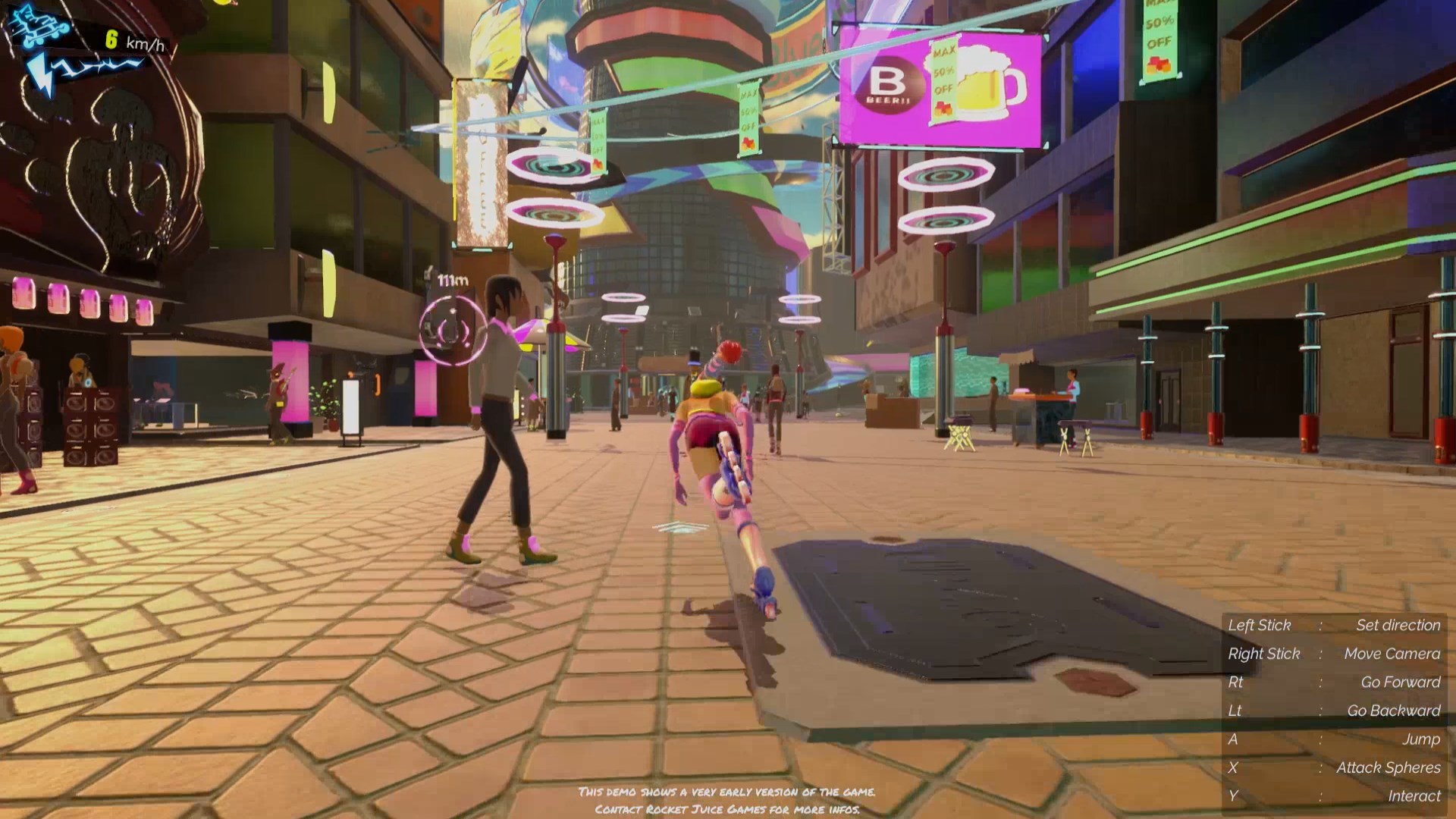The height and width of the screenshot is (819, 1456).
Task: Select the Rt Go Forward legend row
Action: point(1335,682)
